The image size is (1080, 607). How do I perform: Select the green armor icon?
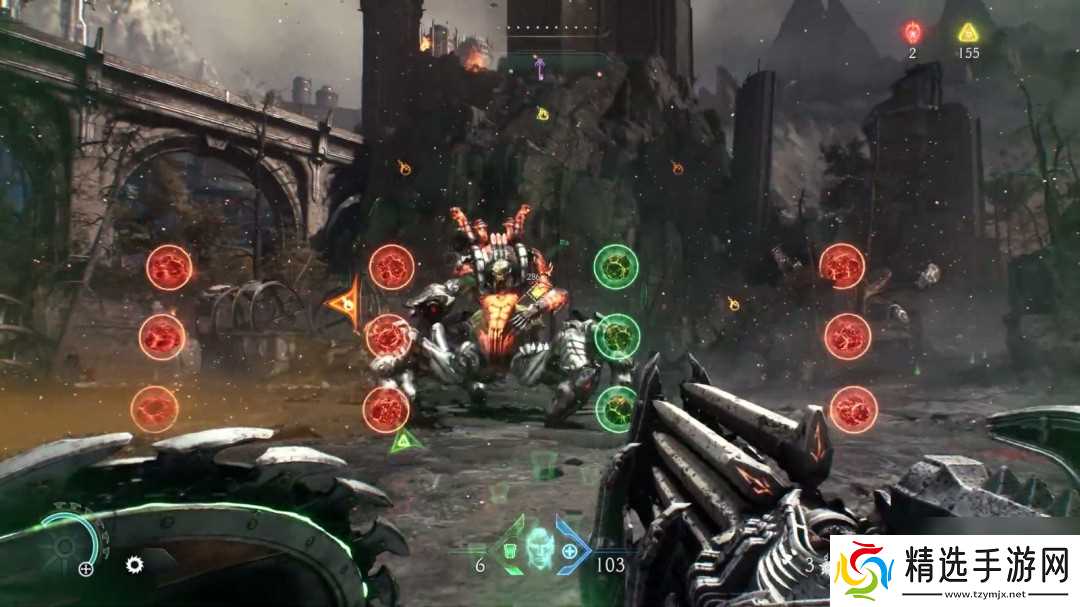(x=510, y=551)
